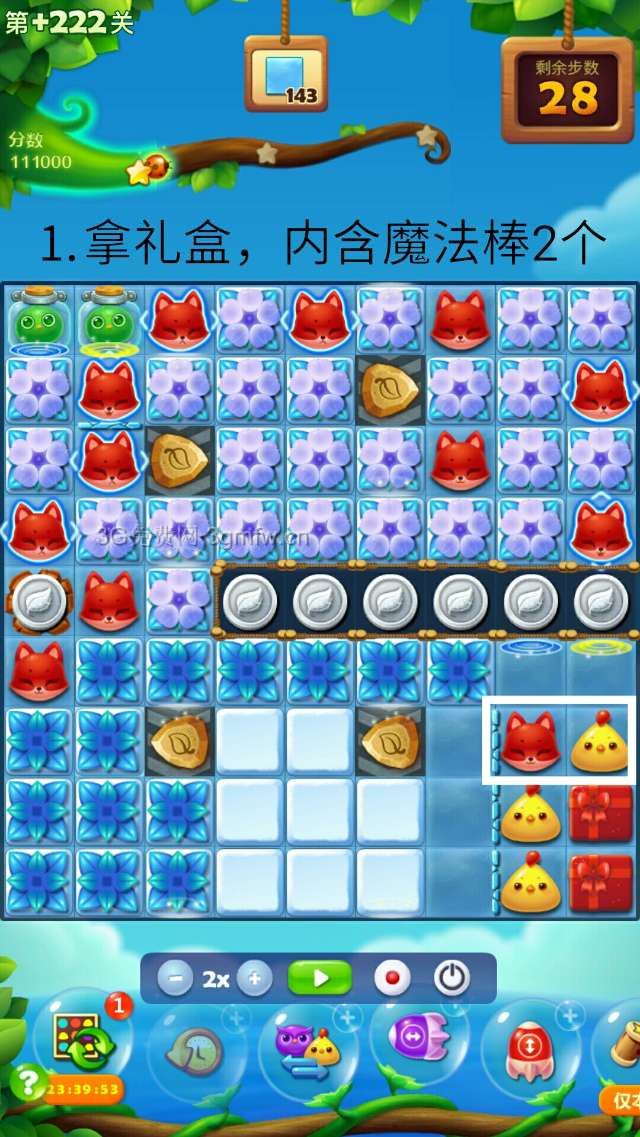Start recording with the red dot button
Screen dimensions: 640x1137
(x=391, y=978)
